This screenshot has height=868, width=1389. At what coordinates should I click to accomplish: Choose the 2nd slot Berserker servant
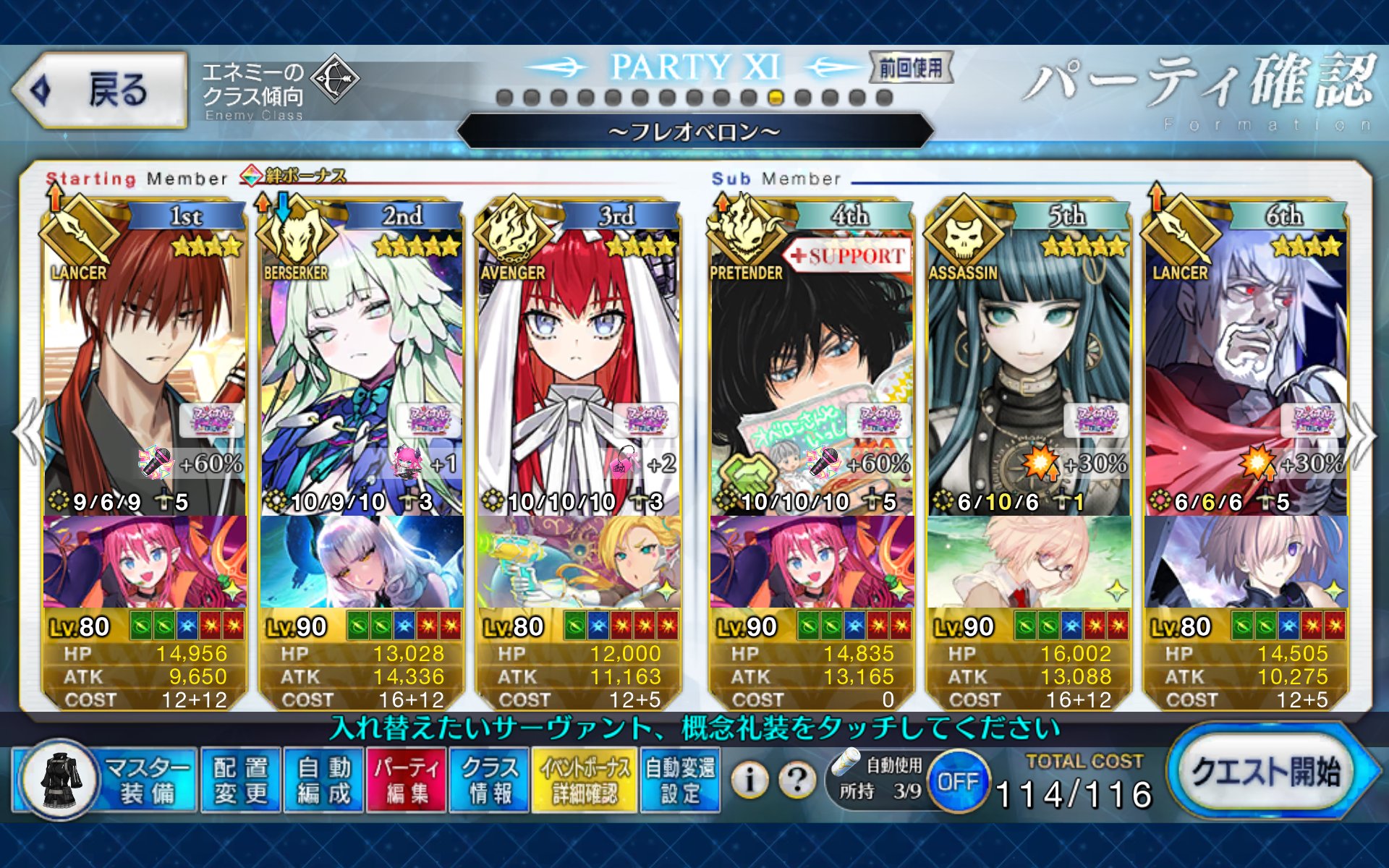coord(362,362)
